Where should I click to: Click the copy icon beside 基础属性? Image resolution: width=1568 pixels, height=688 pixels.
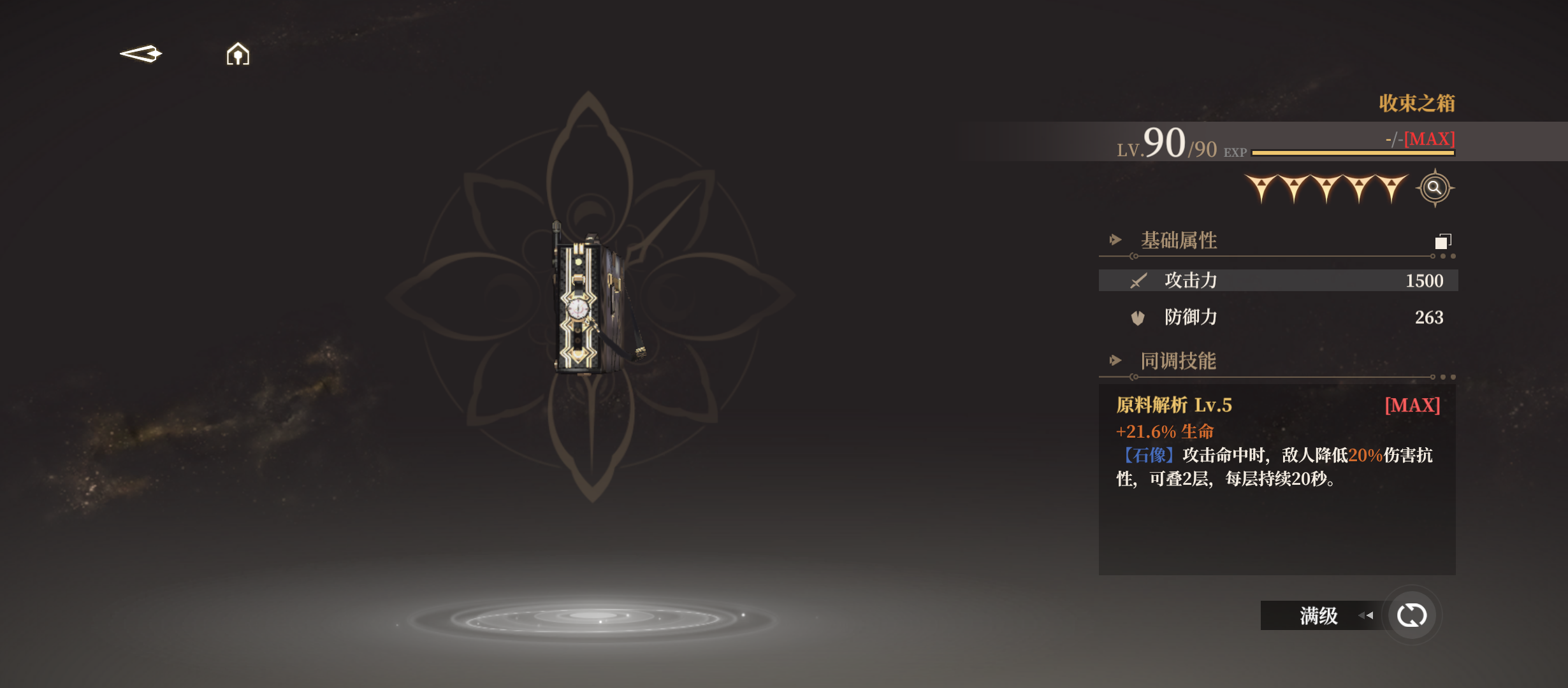[x=1442, y=241]
